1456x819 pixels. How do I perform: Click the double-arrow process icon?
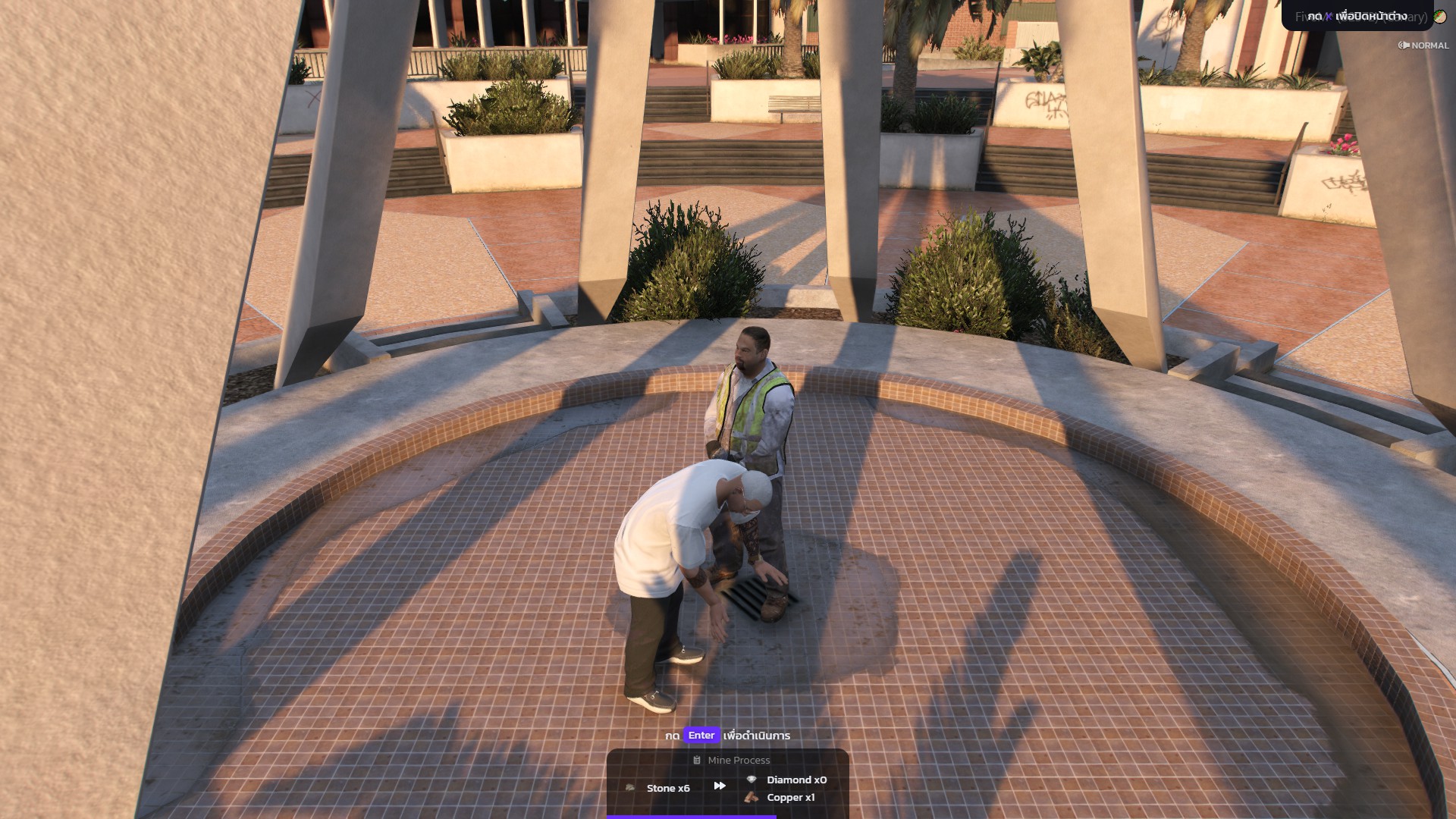tap(720, 786)
